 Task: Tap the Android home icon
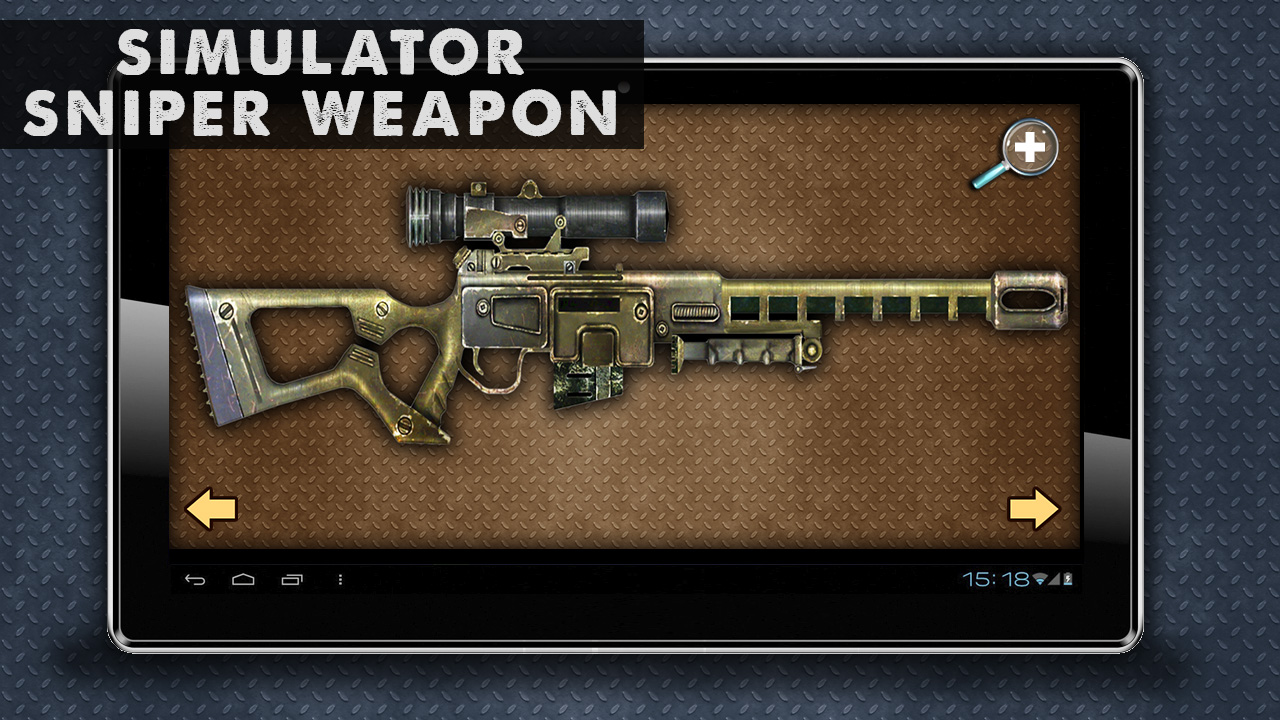[242, 578]
